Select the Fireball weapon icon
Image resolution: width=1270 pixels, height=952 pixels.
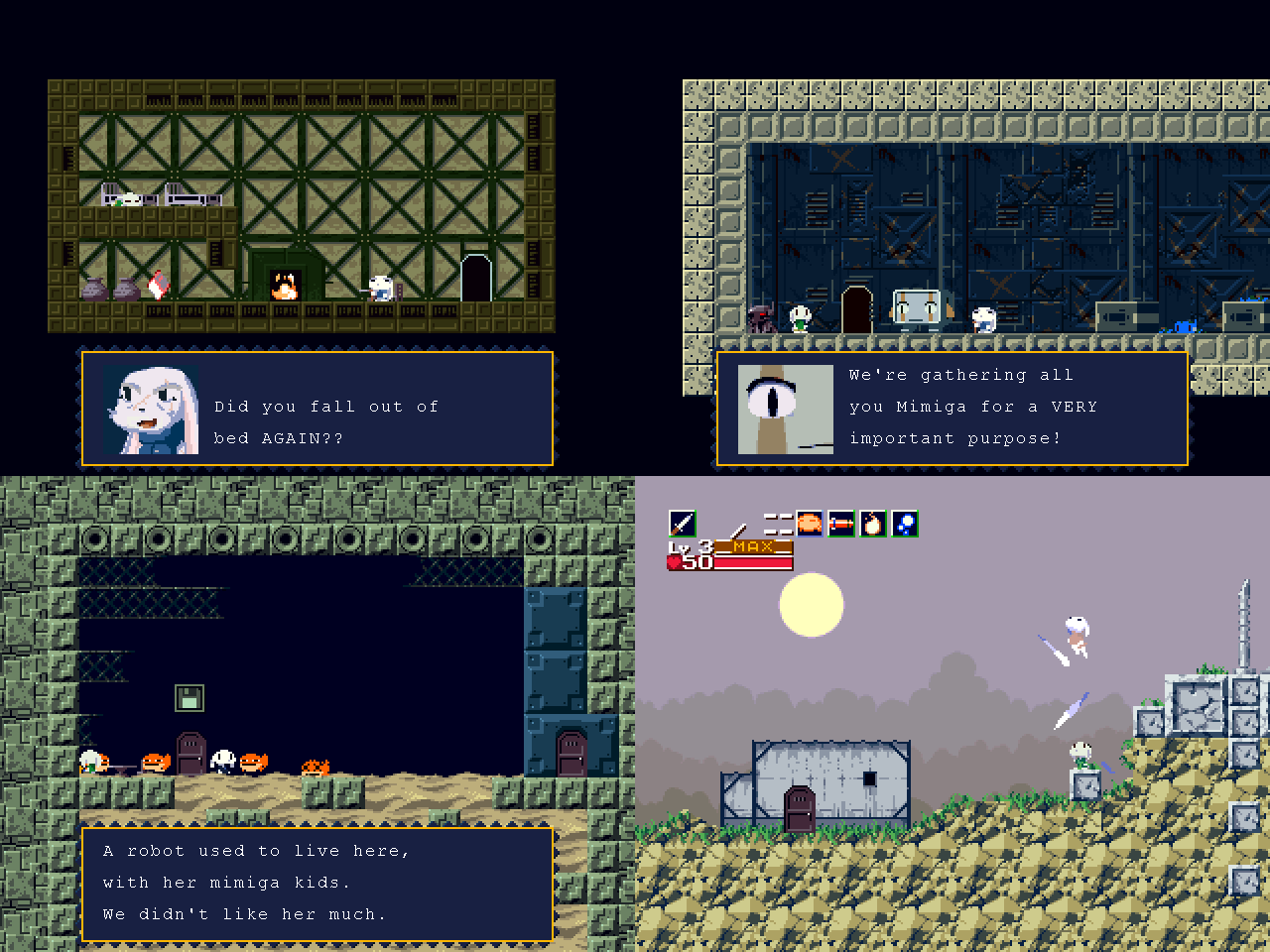[x=872, y=523]
